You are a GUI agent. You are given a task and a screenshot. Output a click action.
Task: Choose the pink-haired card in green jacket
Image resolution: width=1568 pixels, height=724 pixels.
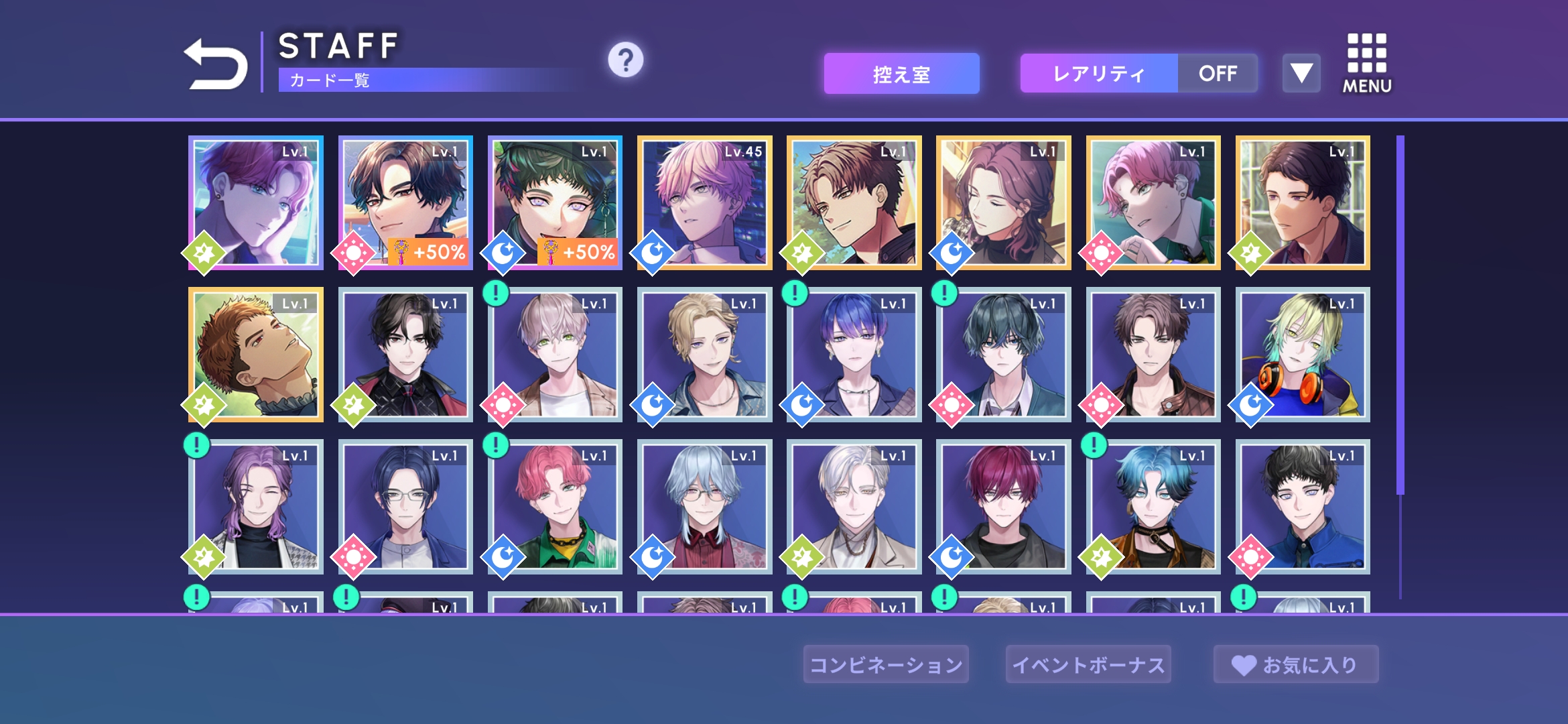555,507
